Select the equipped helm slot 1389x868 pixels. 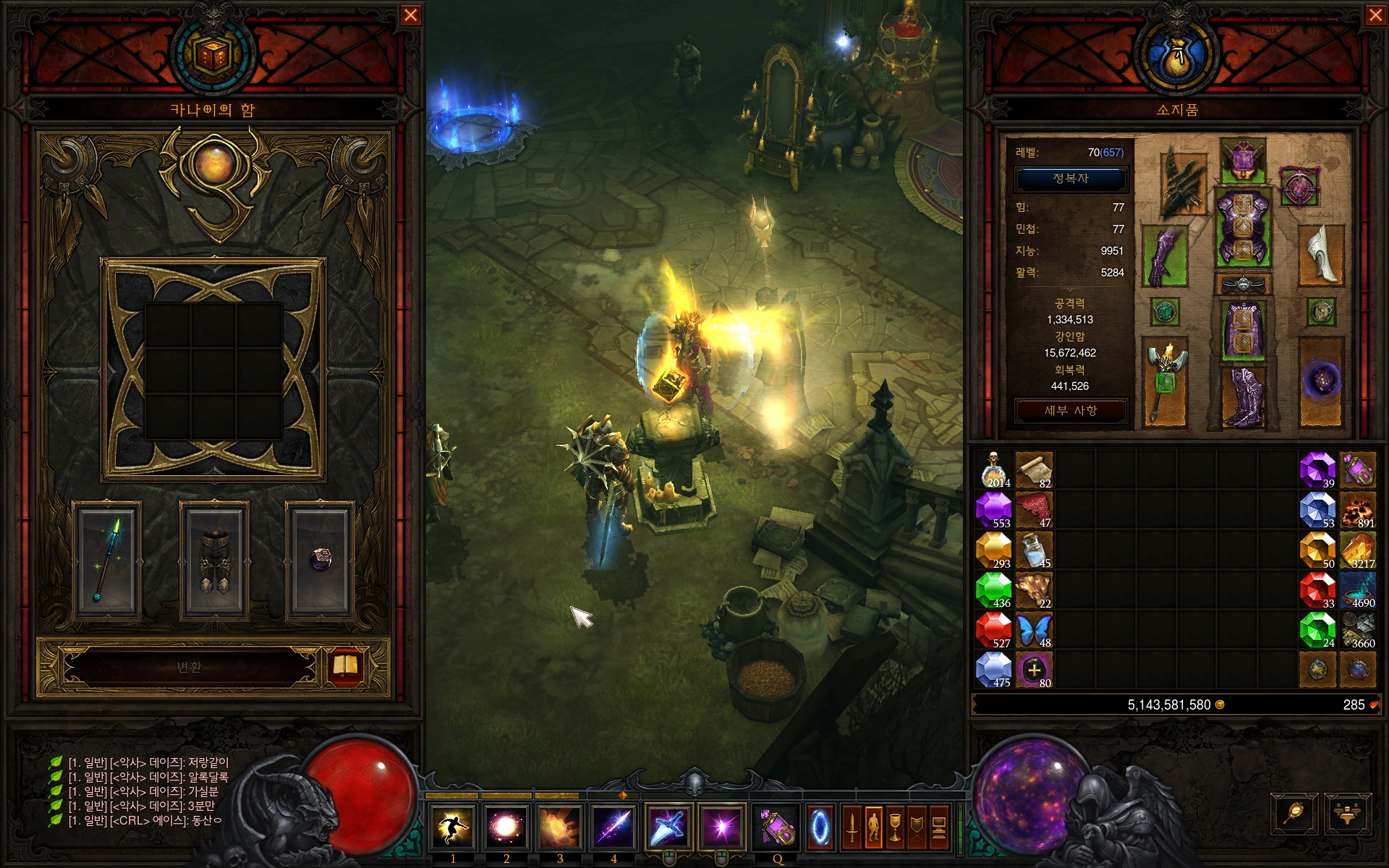click(x=1243, y=159)
